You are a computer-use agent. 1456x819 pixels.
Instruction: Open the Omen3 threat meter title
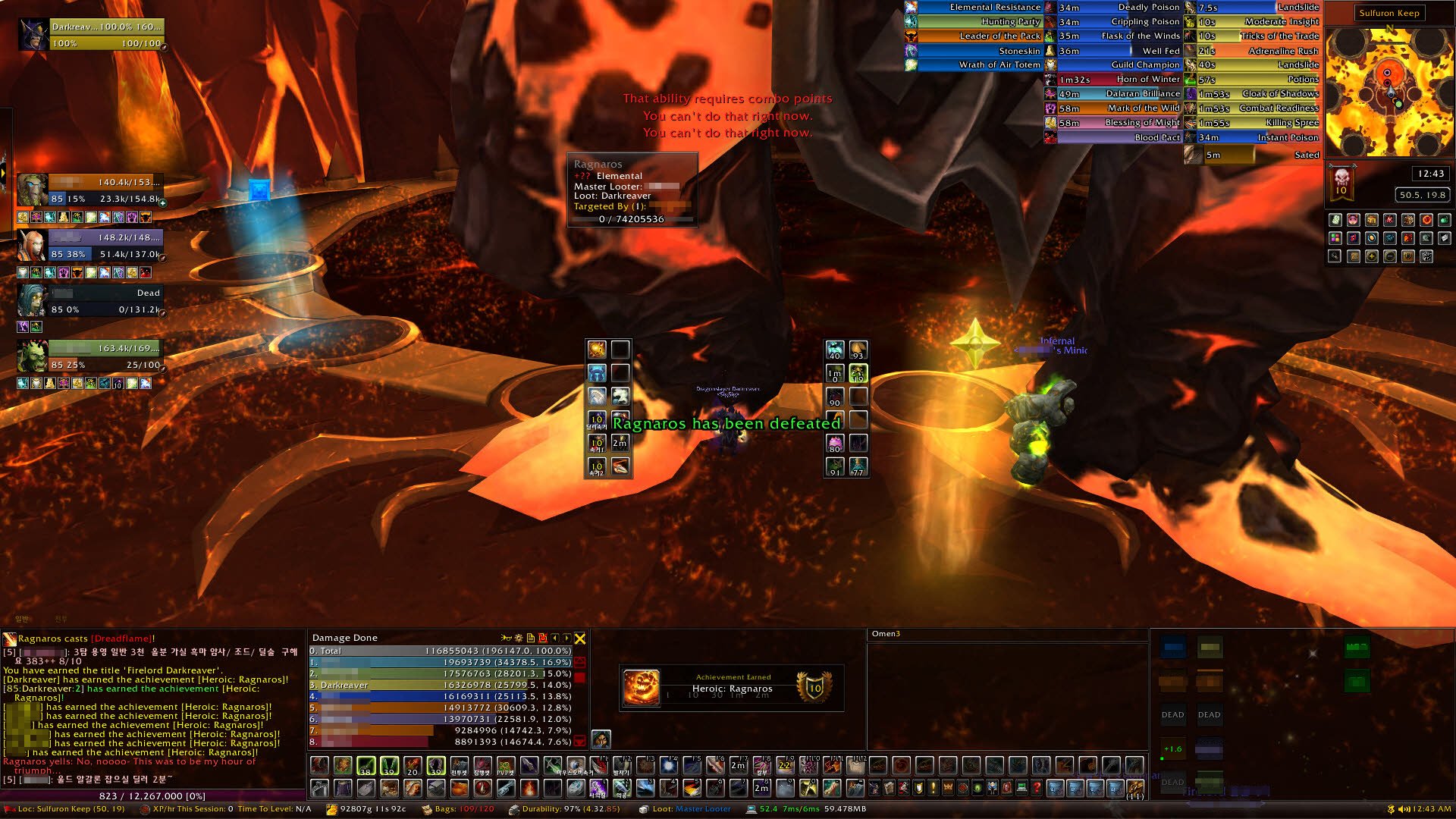pyautogui.click(x=886, y=634)
